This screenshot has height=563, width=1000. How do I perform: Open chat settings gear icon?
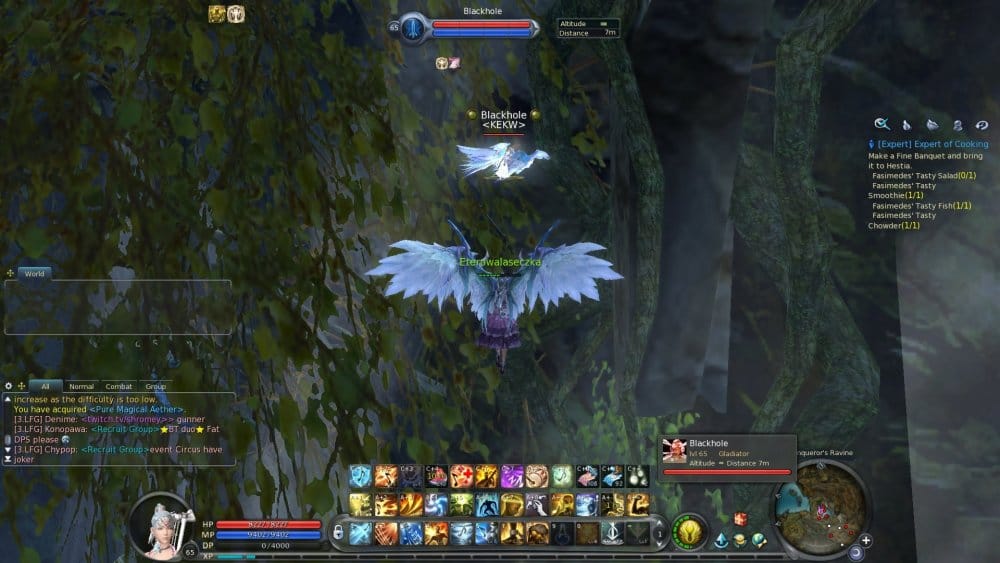click(x=9, y=386)
